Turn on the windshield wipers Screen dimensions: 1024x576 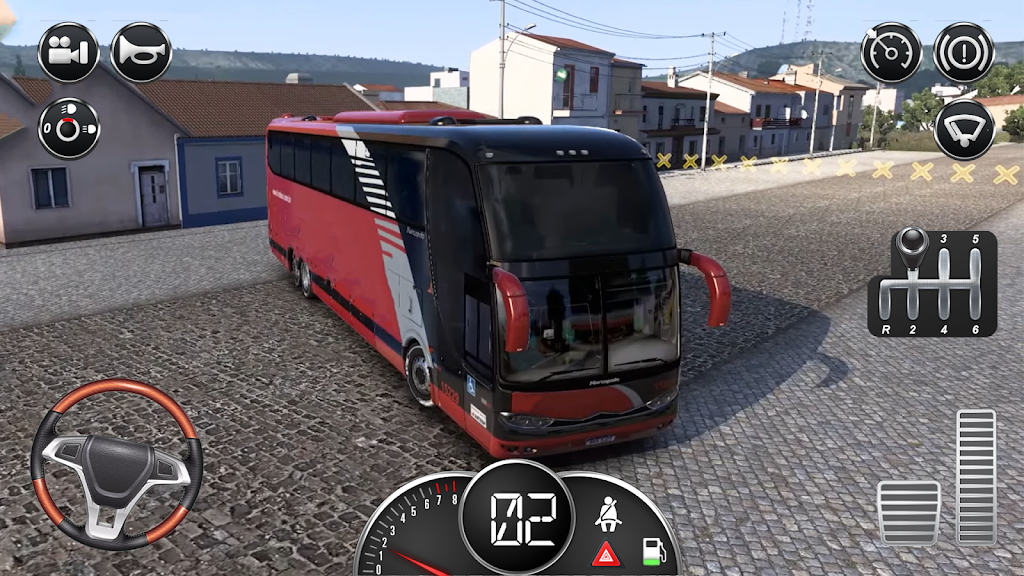pos(963,129)
